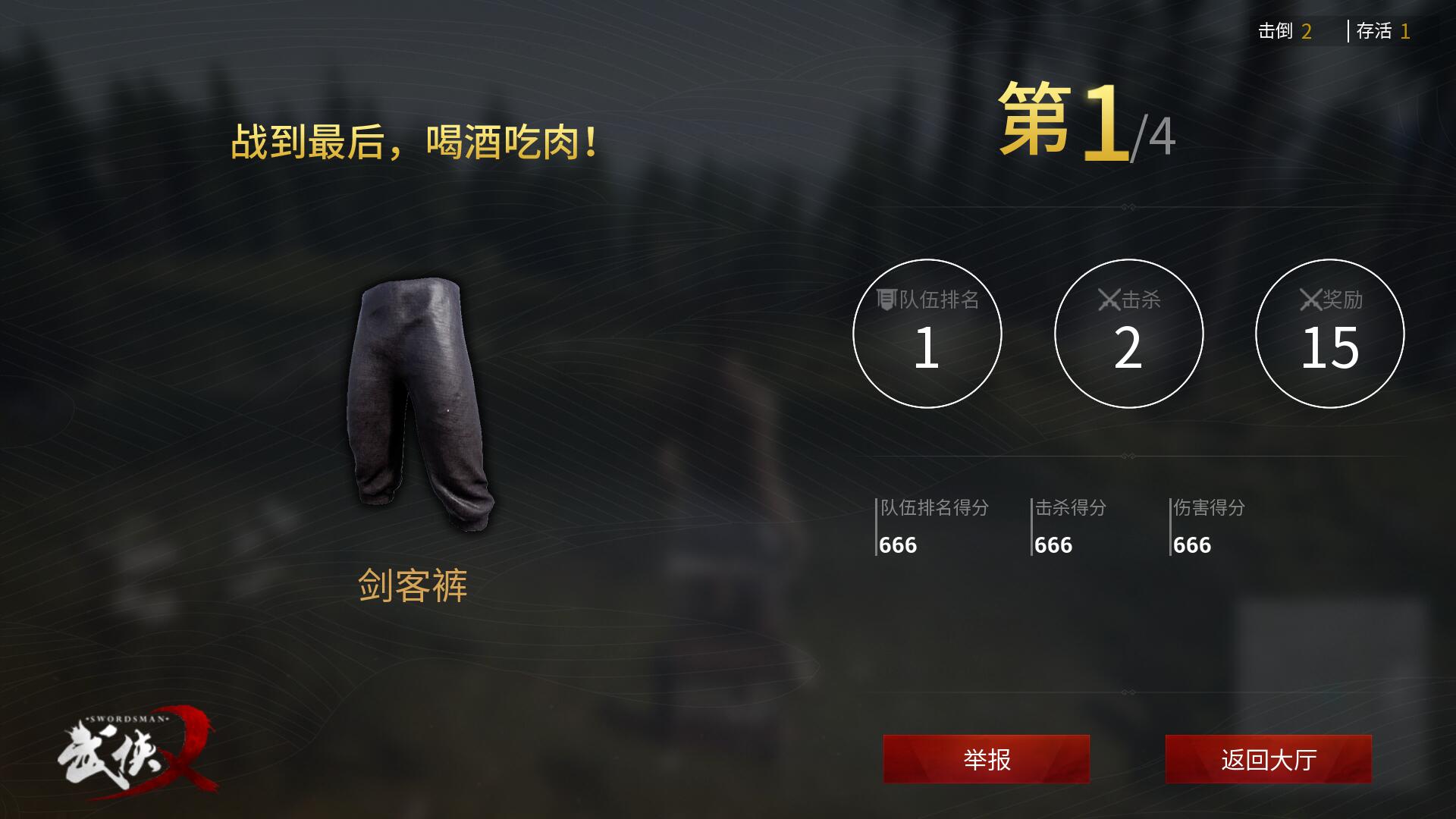
Task: Toggle the 奖励 reward circle showing 15
Action: pos(1329,334)
